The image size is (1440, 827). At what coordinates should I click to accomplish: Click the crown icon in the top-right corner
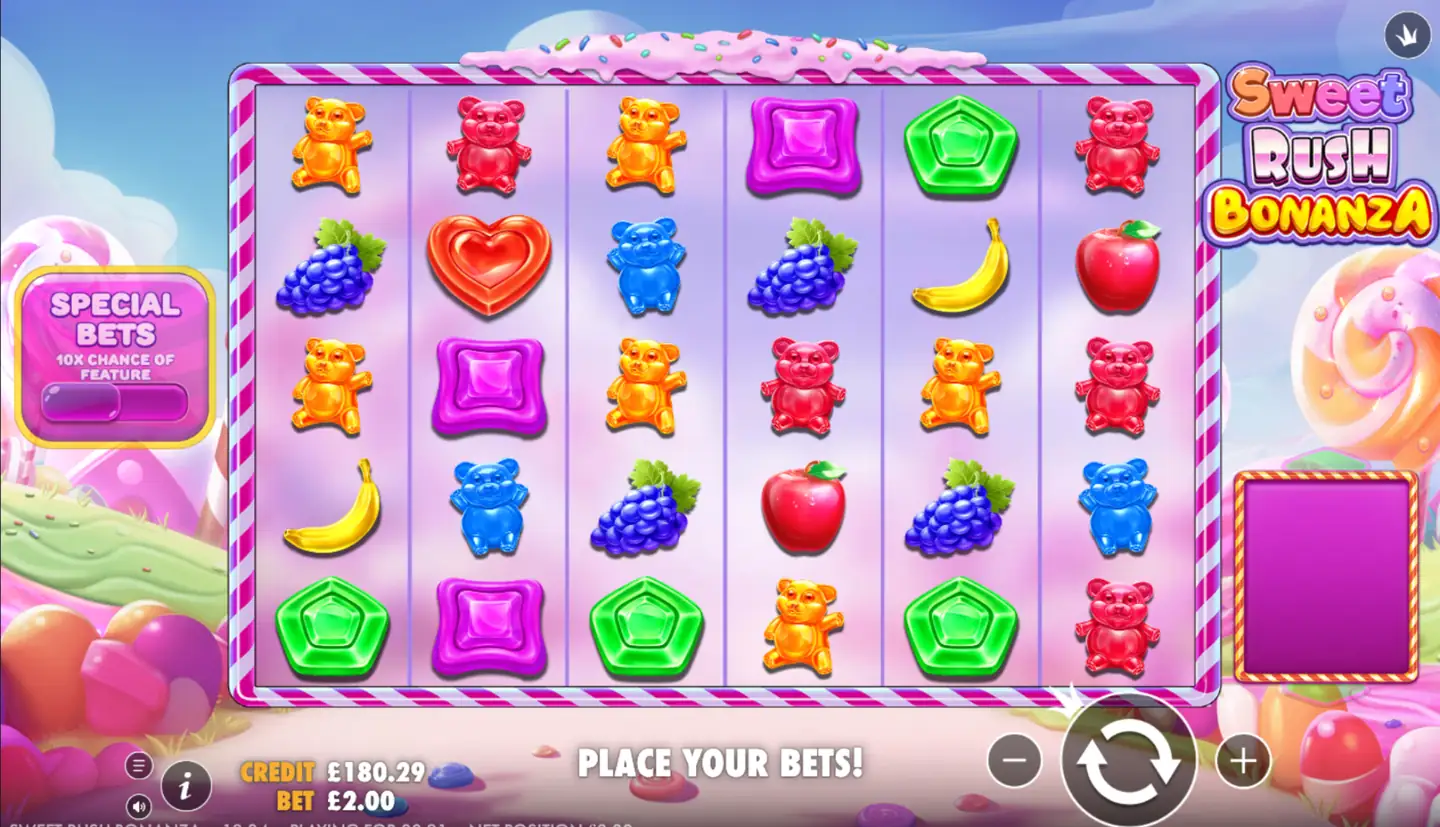point(1408,33)
